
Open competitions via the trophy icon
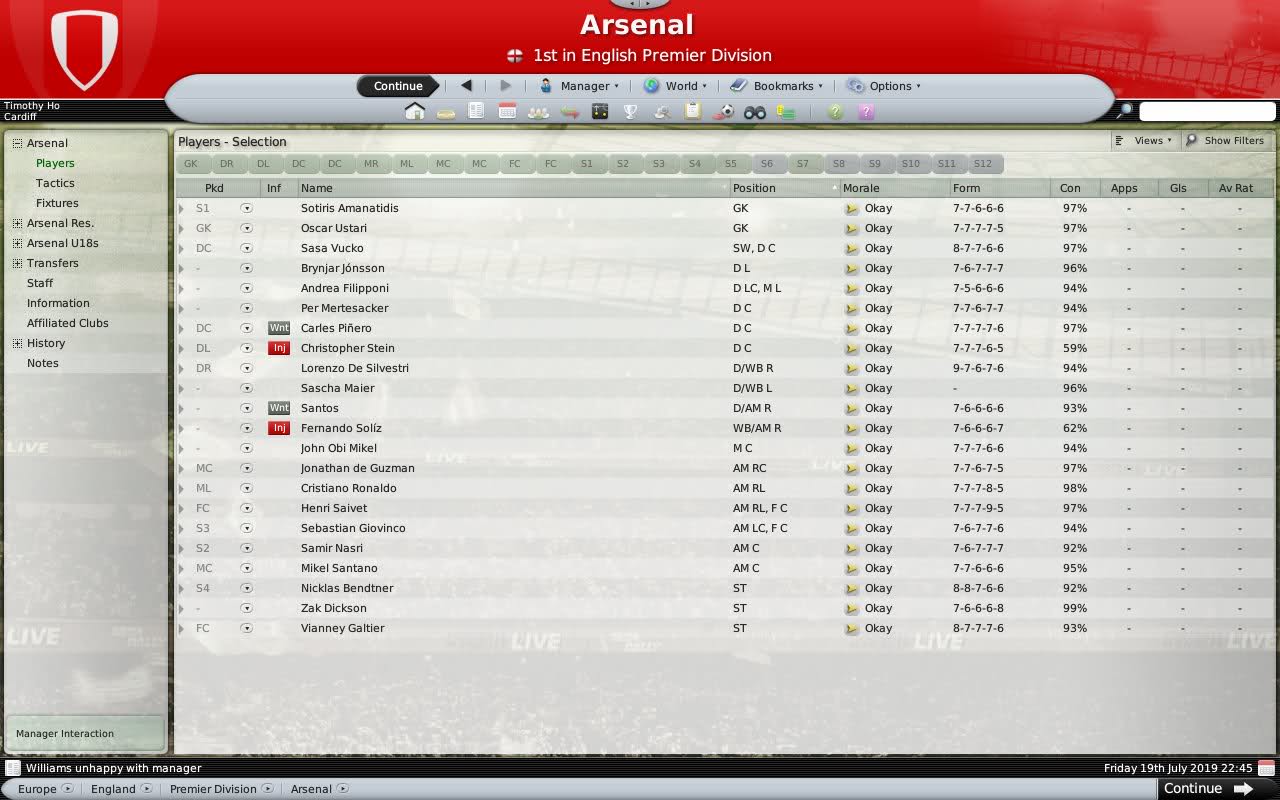point(630,112)
